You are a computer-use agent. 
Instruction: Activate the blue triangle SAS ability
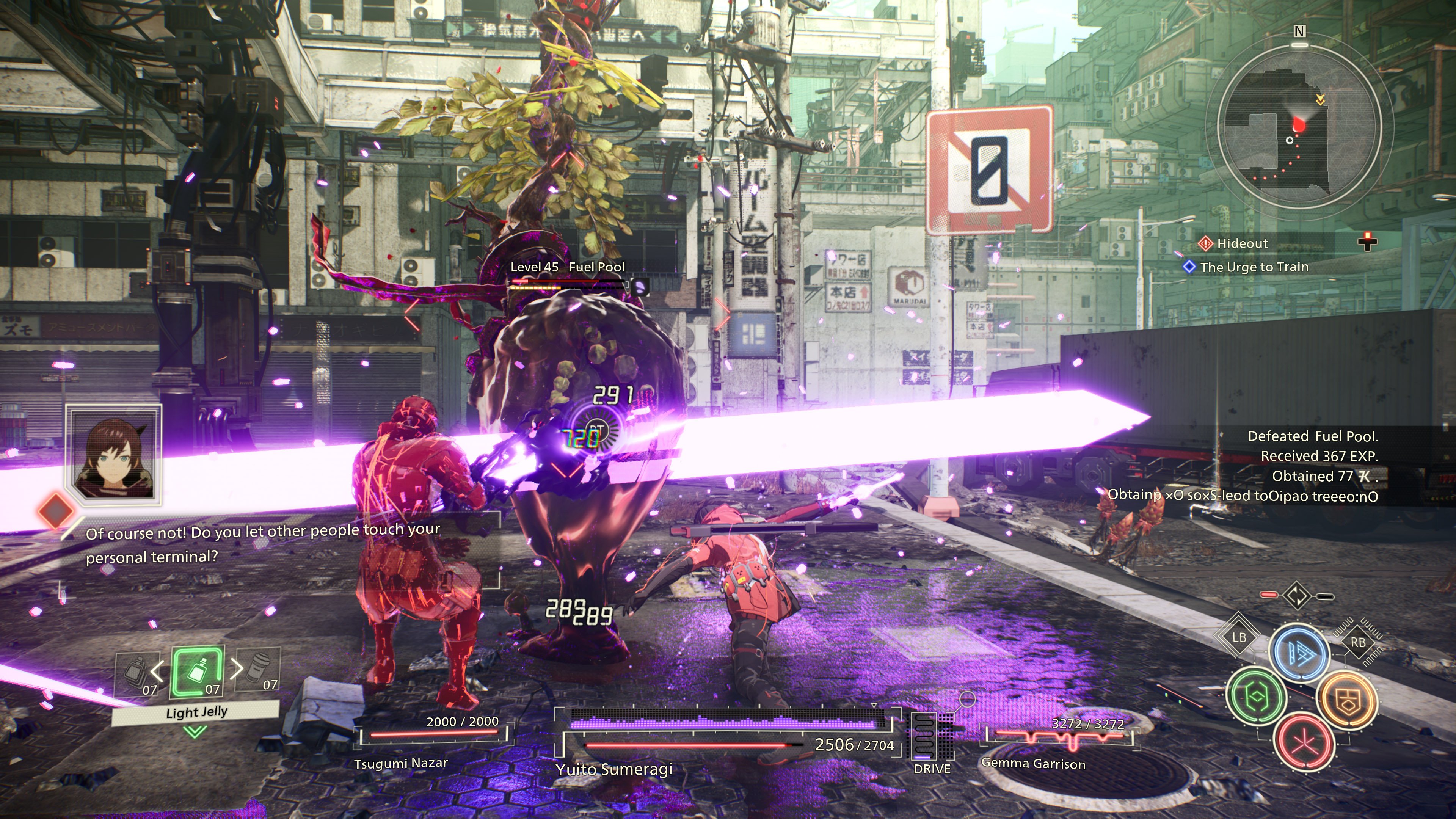(1299, 653)
